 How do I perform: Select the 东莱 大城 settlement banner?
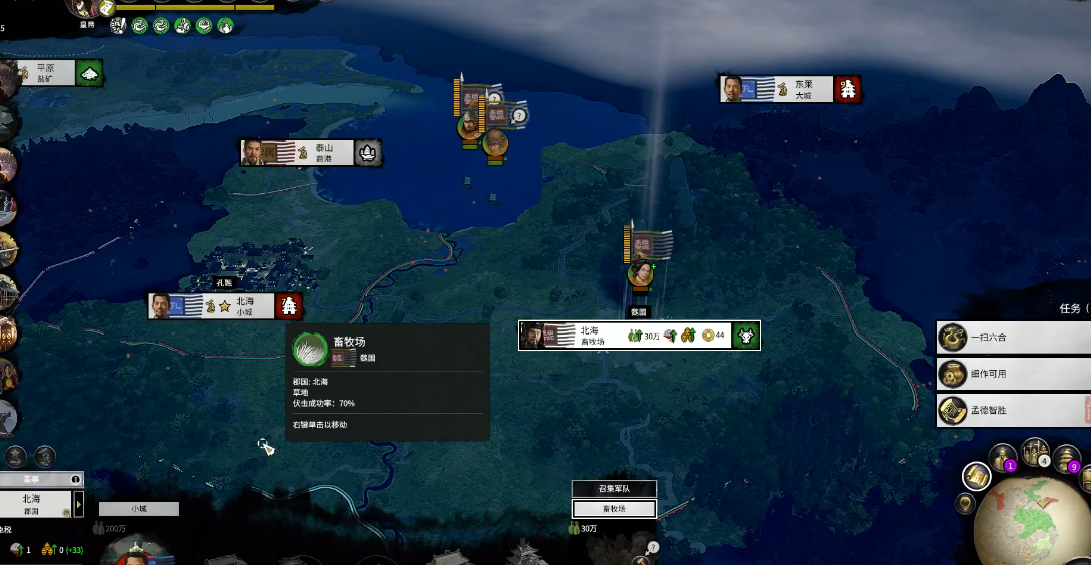point(790,89)
